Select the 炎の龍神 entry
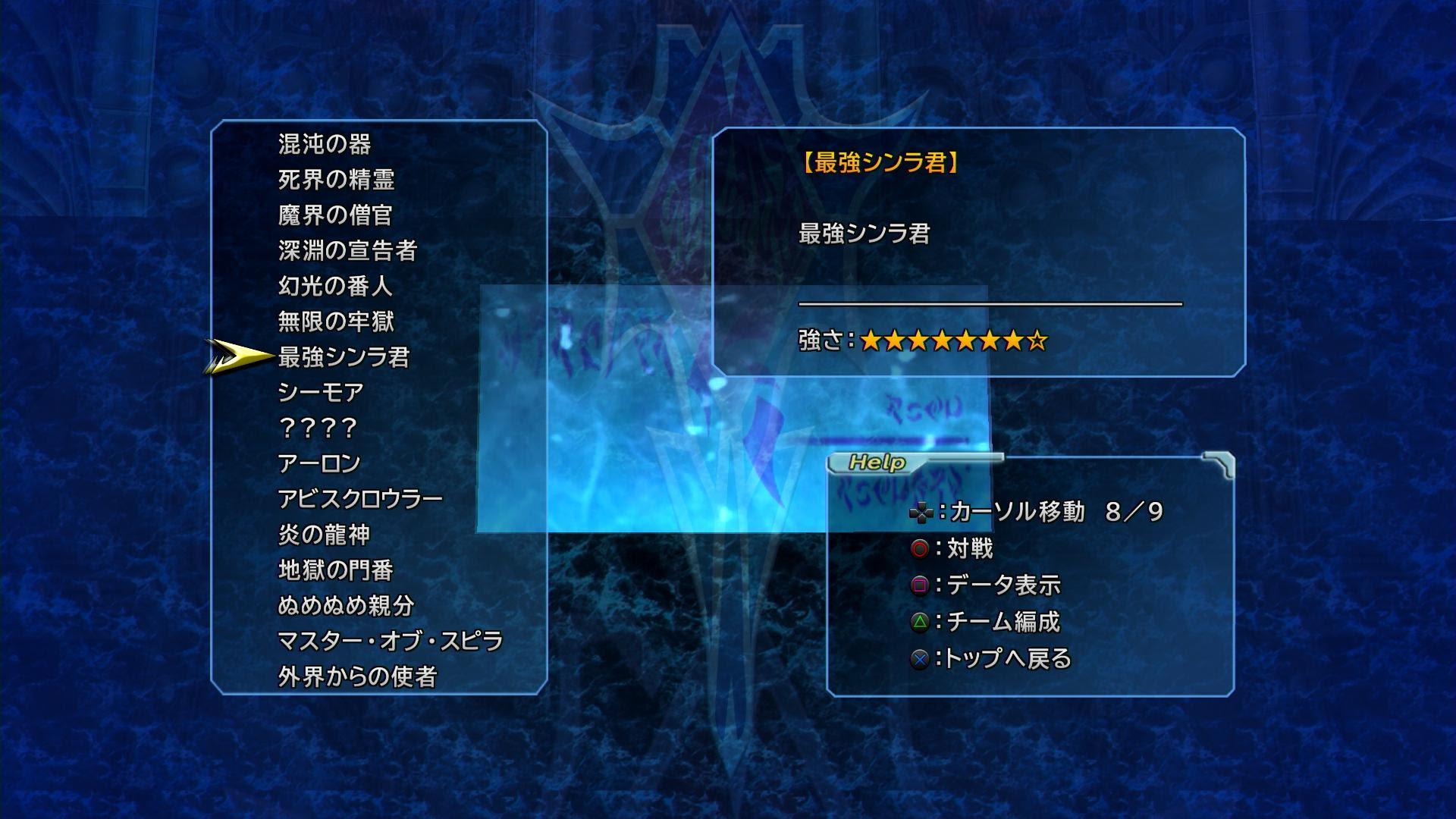 (325, 536)
